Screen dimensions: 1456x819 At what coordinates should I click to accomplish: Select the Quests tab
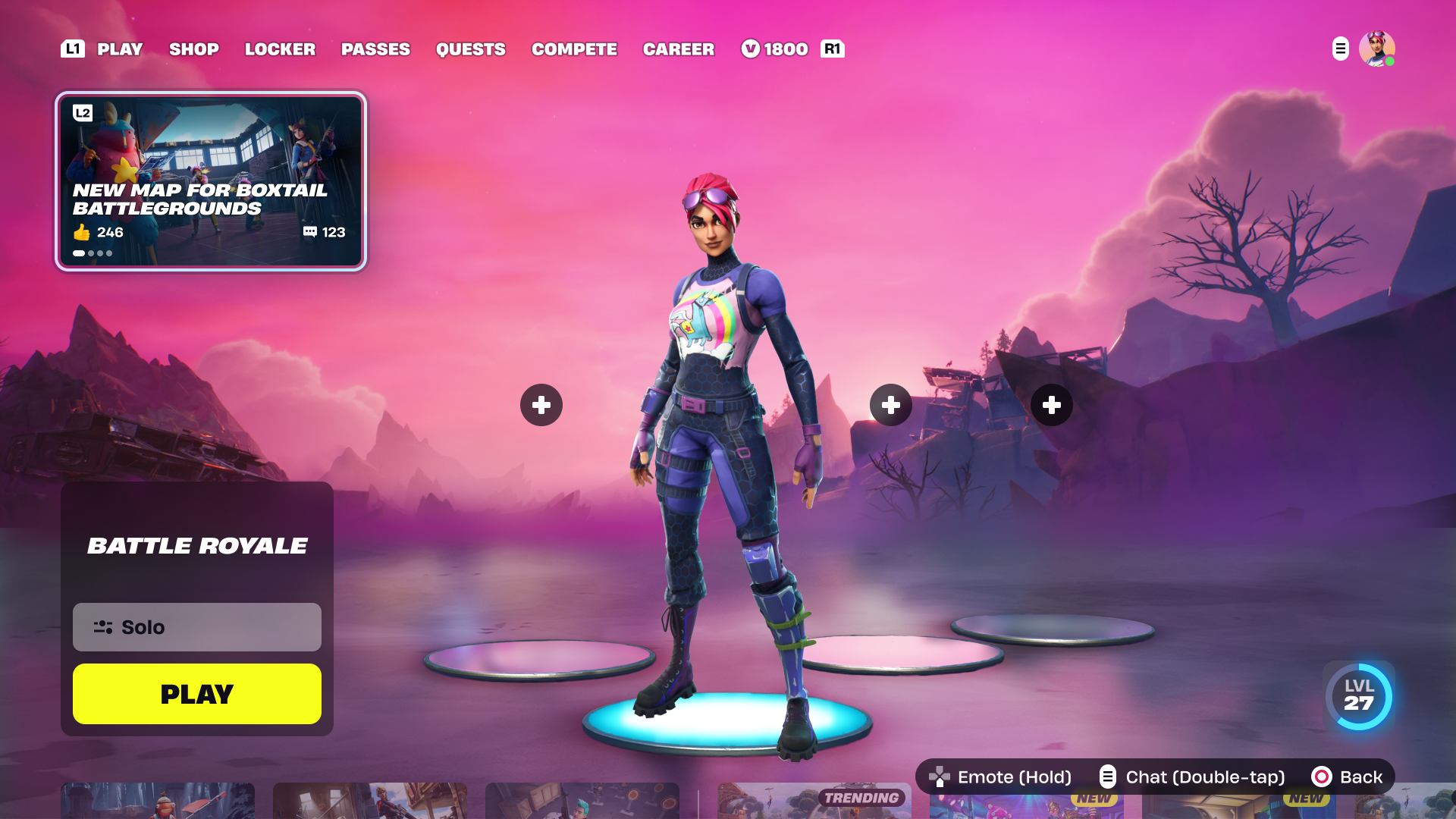[x=470, y=49]
